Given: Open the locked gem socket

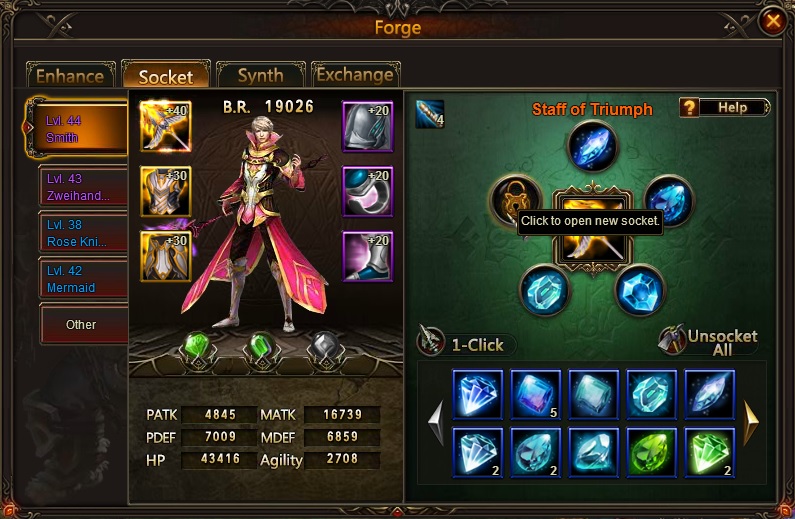Looking at the screenshot, I should (514, 199).
